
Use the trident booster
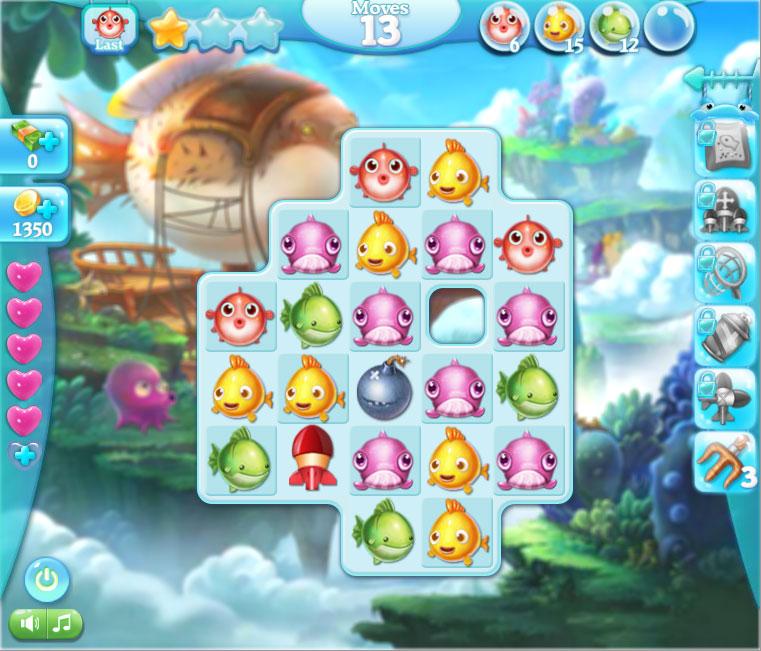(x=726, y=462)
